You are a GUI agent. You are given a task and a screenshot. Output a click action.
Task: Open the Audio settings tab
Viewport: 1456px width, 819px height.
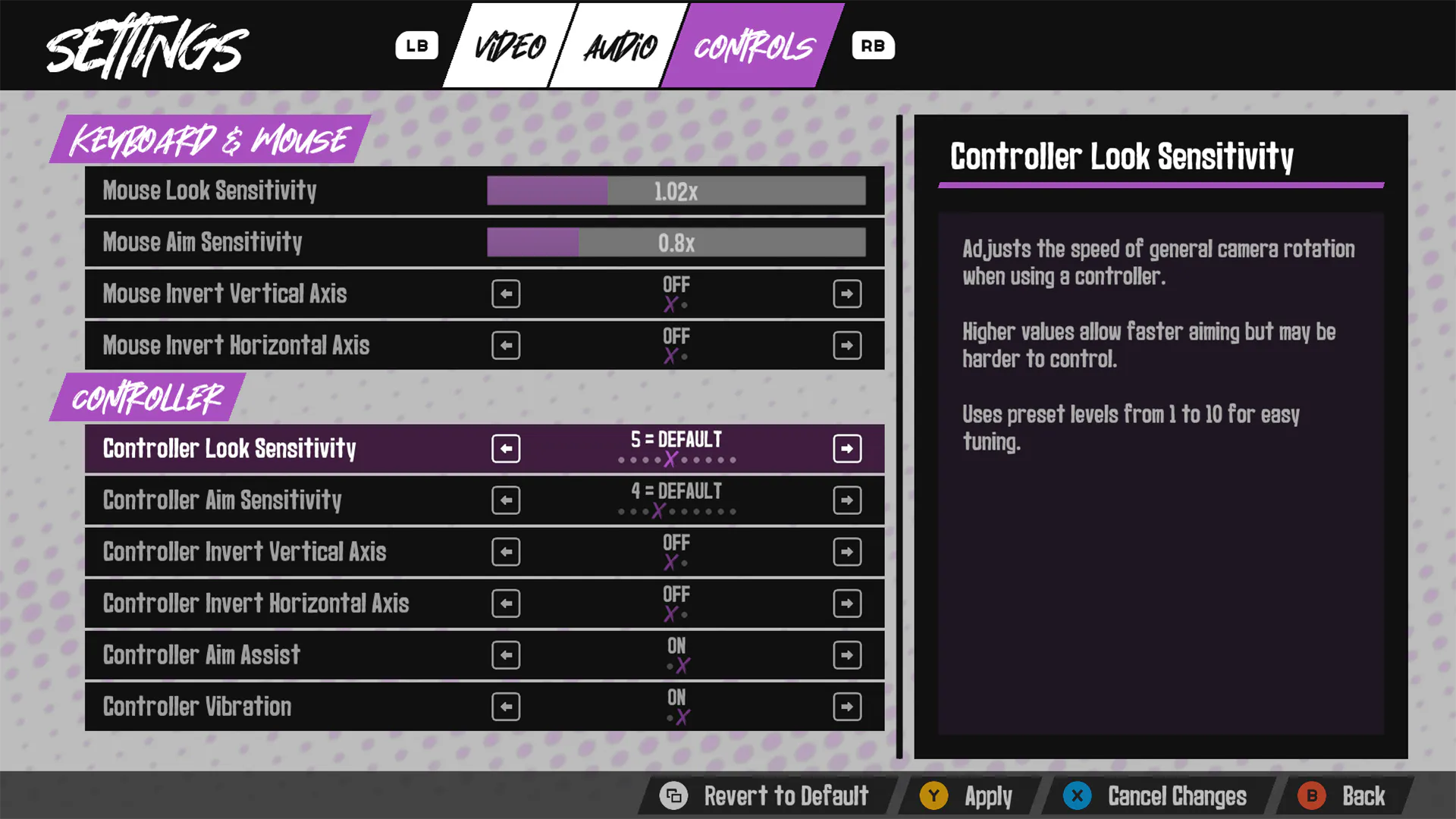[x=620, y=47]
